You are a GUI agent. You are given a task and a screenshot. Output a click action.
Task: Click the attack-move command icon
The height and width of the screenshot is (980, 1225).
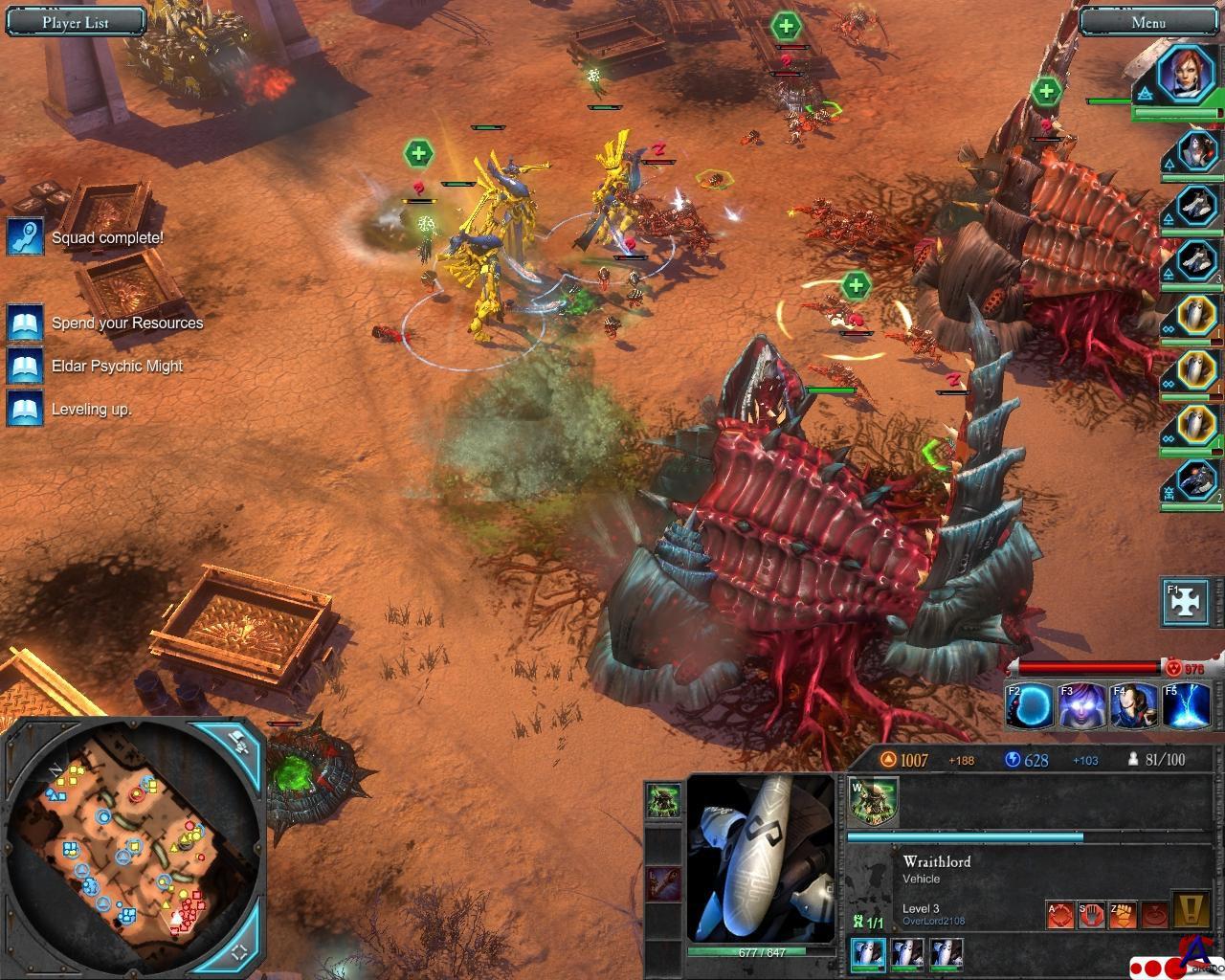point(1059,916)
